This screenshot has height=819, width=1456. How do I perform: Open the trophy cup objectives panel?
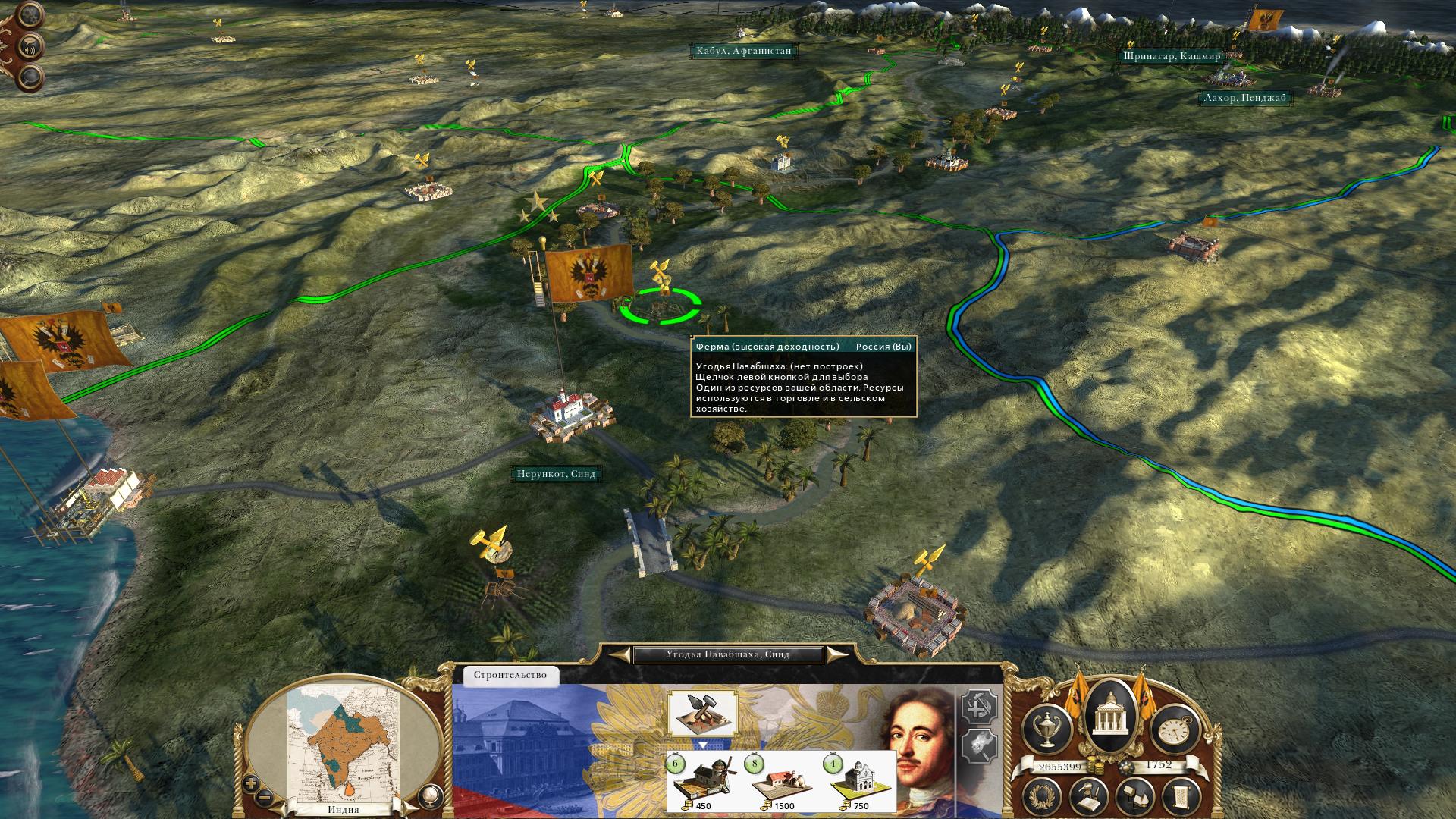(1046, 729)
